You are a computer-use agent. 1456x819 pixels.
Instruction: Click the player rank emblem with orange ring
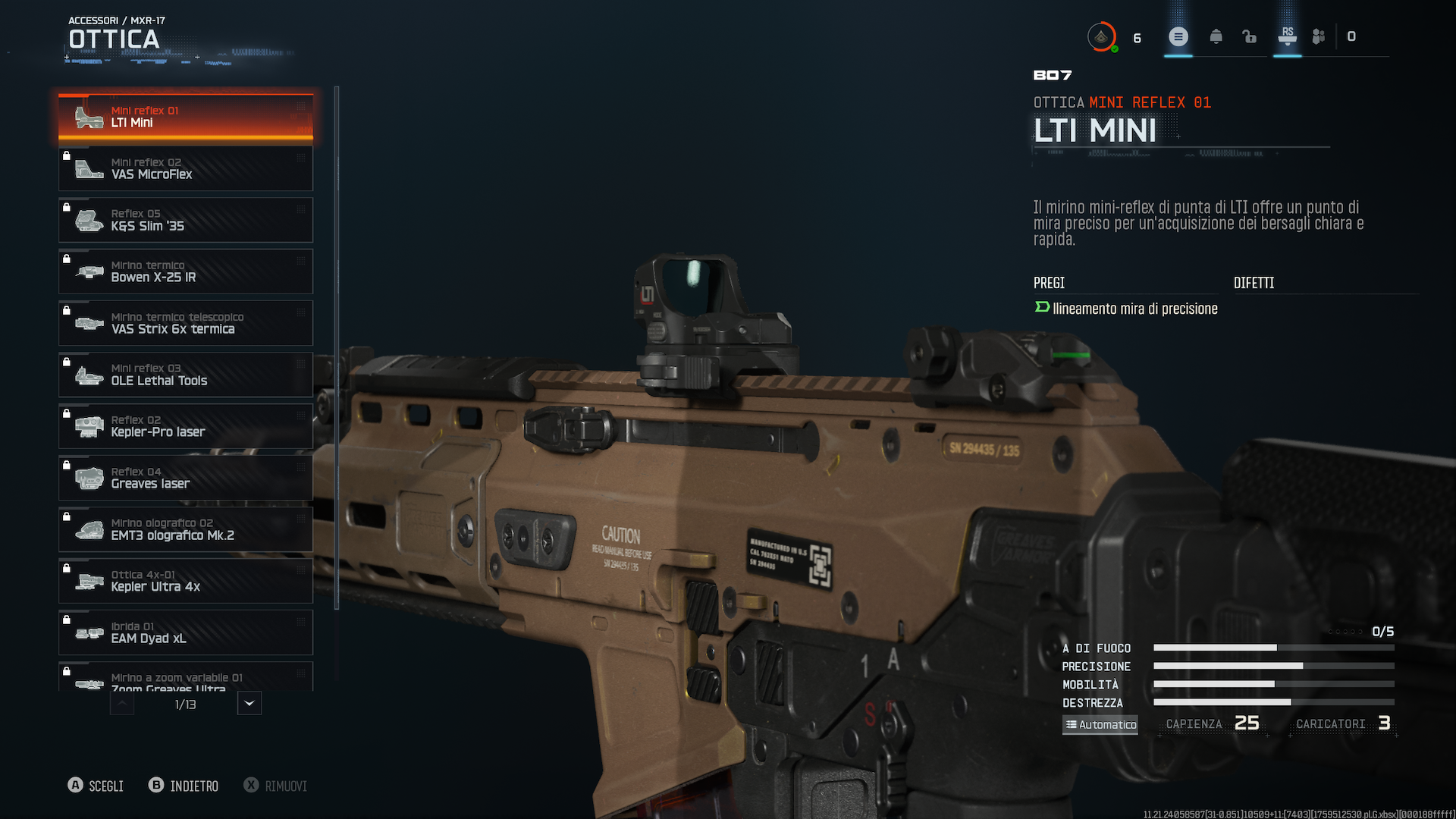[x=1102, y=36]
